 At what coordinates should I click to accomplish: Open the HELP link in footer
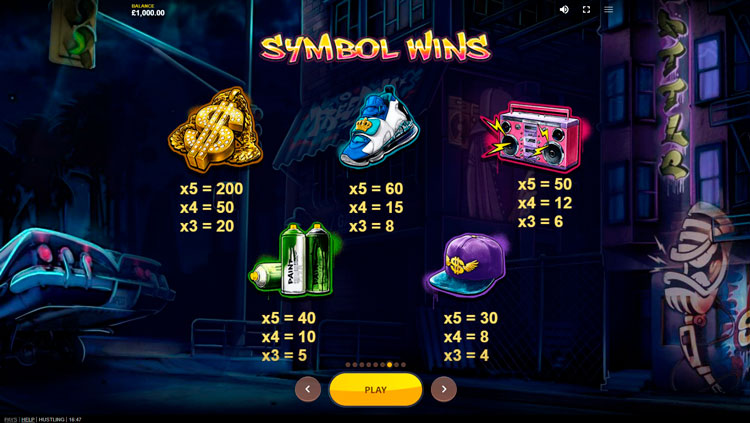coord(28,419)
